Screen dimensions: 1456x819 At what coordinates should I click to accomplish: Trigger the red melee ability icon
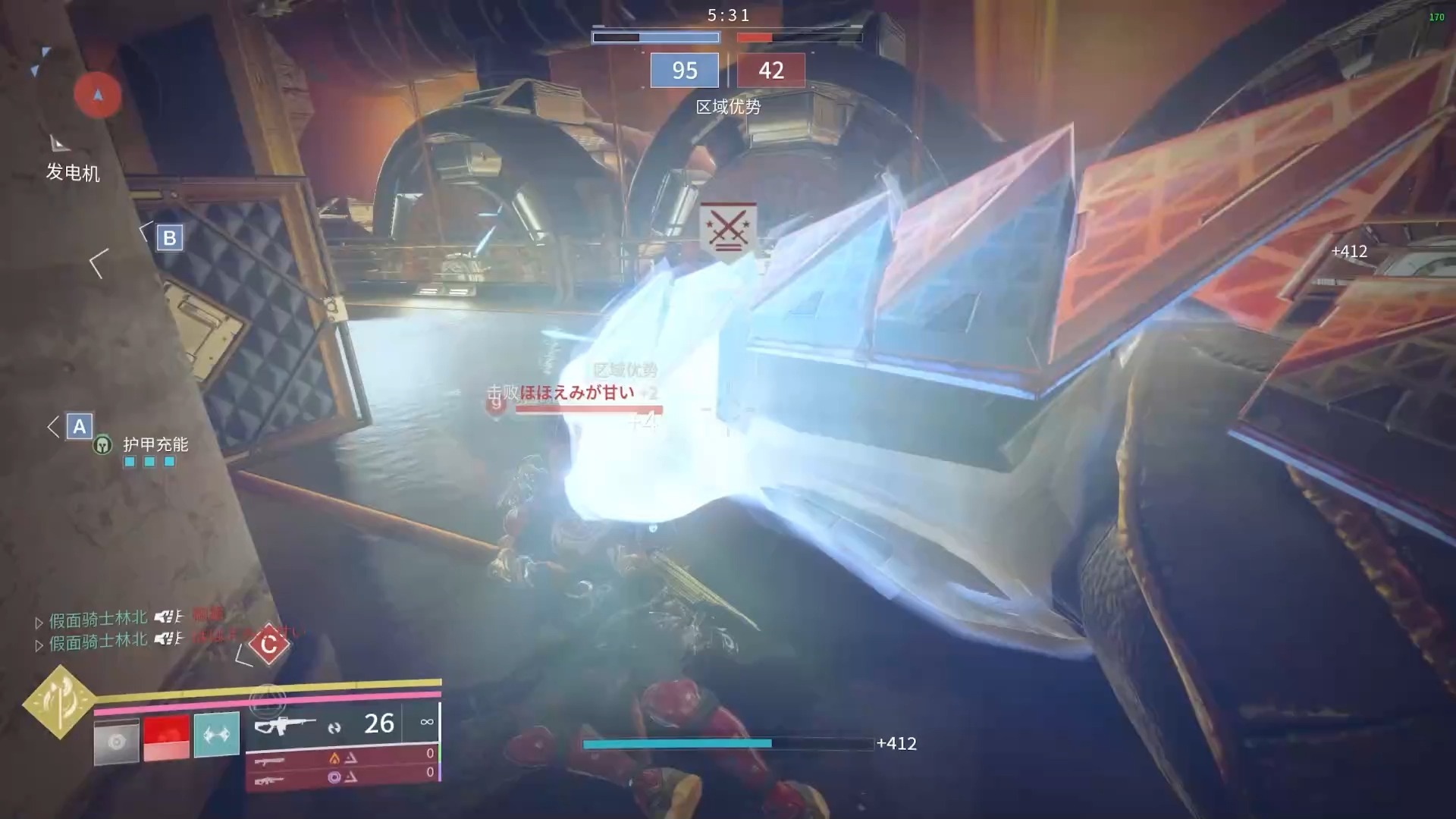click(166, 737)
